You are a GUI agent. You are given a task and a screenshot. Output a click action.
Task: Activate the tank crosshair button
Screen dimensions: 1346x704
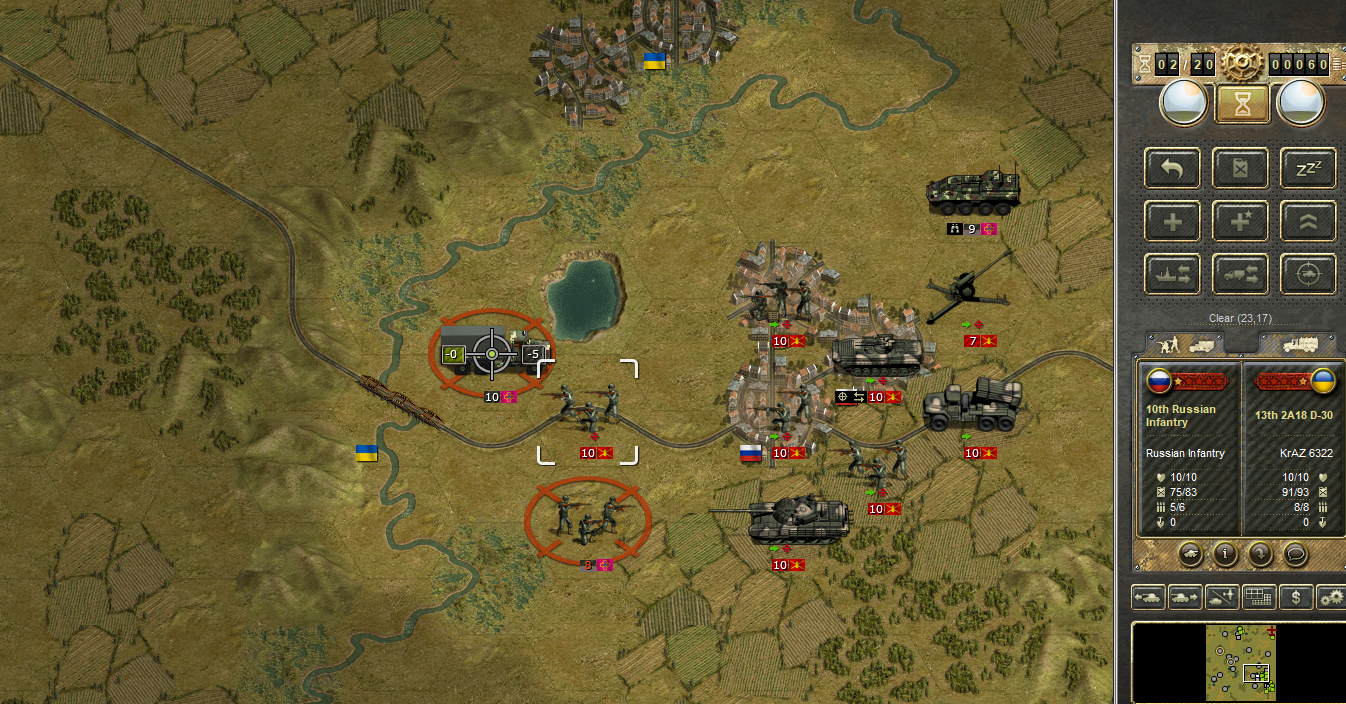pos(1308,274)
